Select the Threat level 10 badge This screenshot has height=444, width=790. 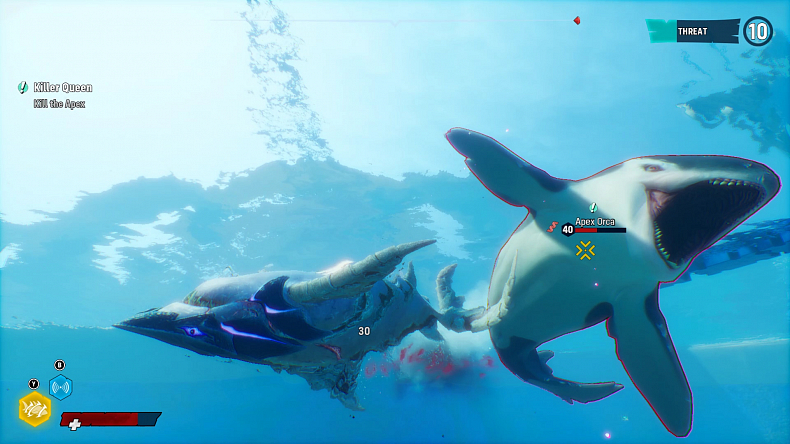757,31
